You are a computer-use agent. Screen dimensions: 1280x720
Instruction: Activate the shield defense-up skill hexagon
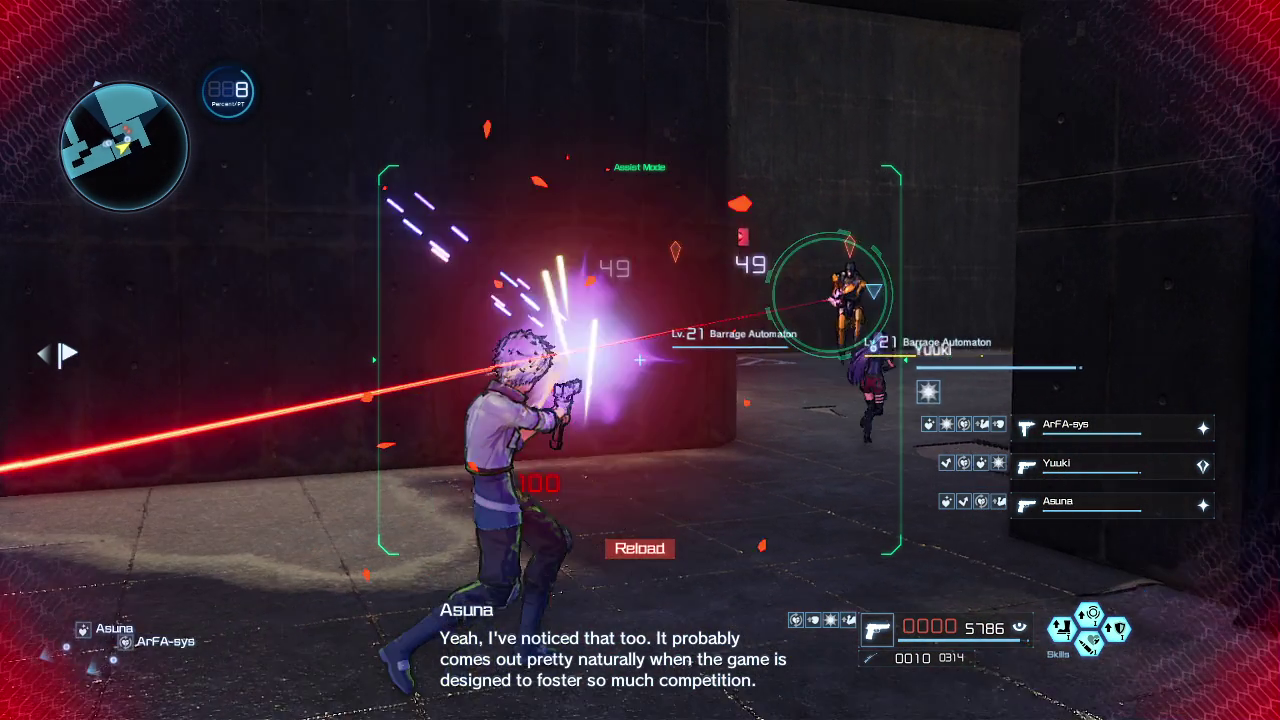(1116, 629)
